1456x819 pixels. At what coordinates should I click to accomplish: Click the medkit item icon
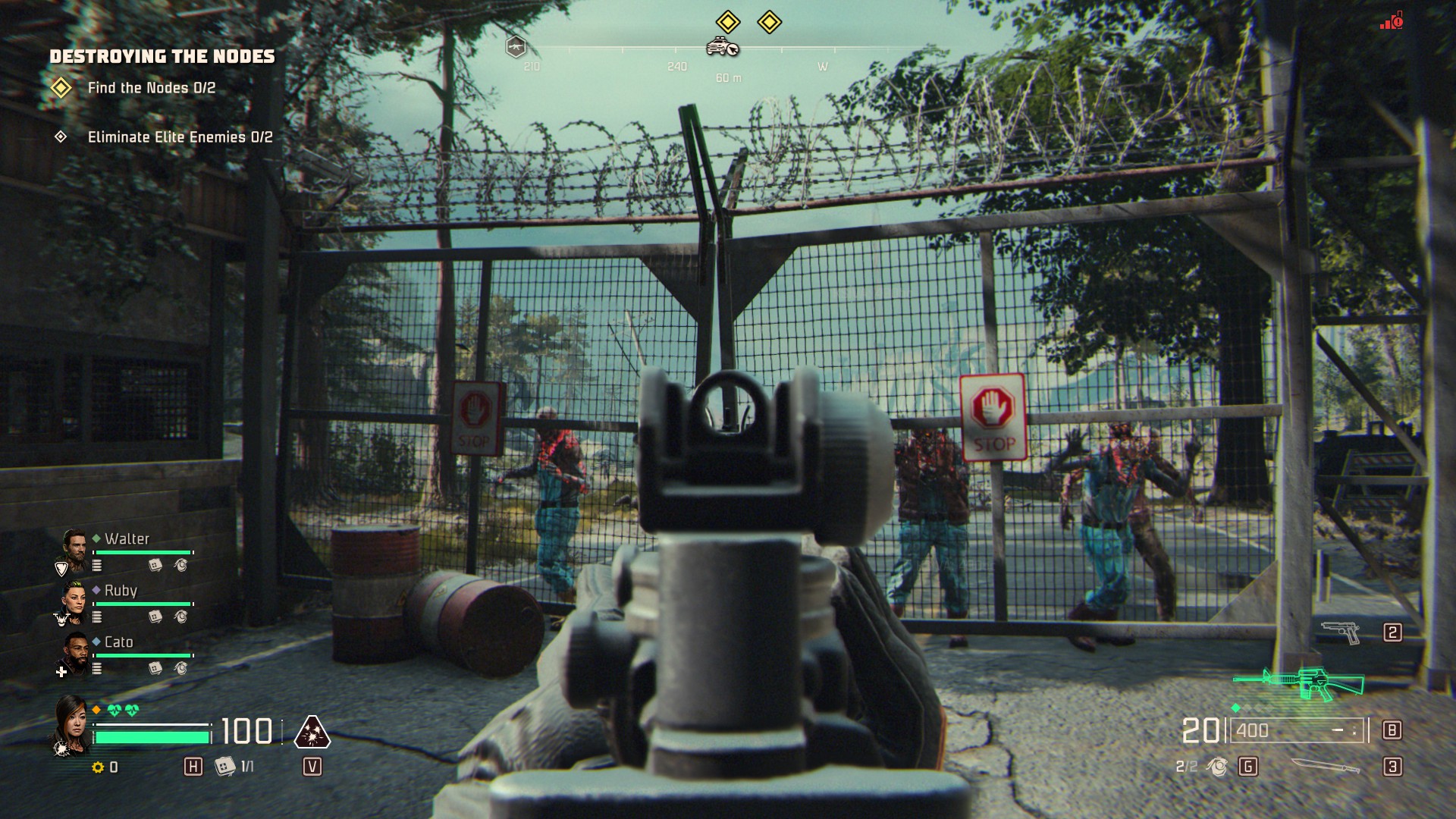click(x=224, y=766)
